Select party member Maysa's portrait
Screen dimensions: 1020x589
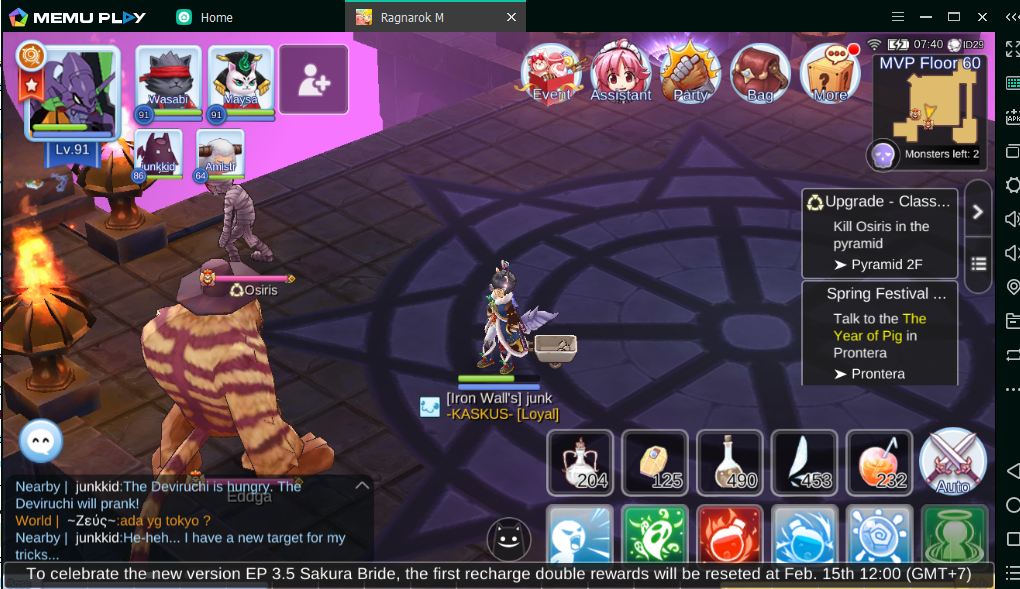click(x=241, y=82)
